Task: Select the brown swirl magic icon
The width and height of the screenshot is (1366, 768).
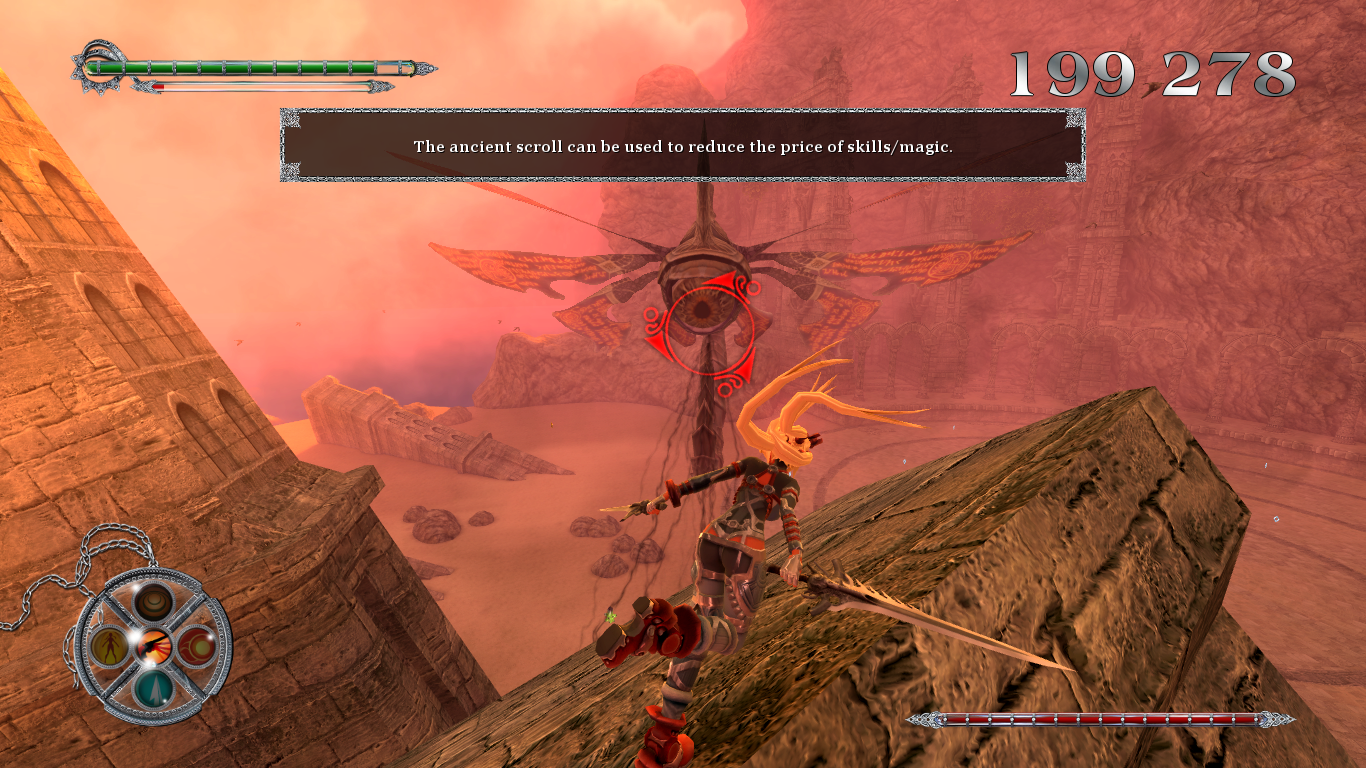Action: coord(155,603)
